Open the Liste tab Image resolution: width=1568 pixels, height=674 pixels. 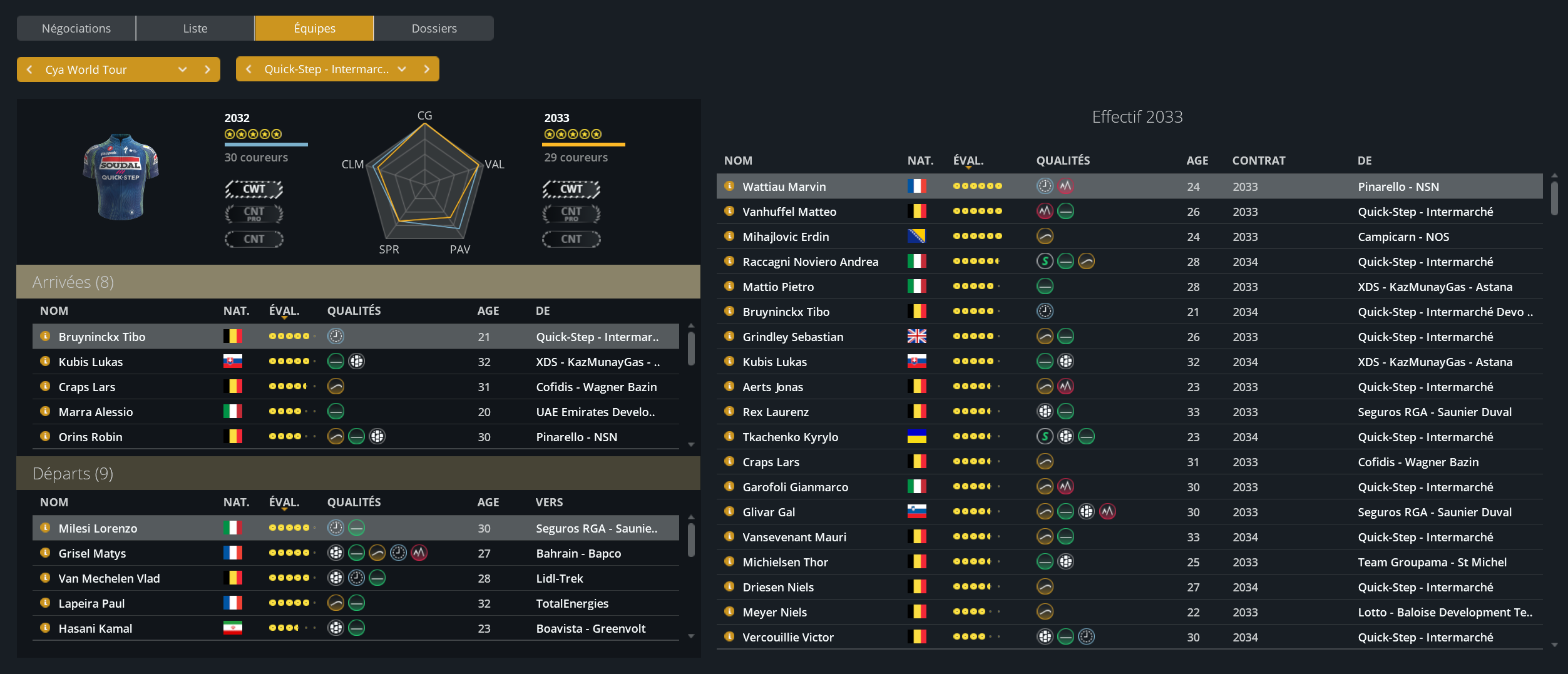[x=195, y=28]
